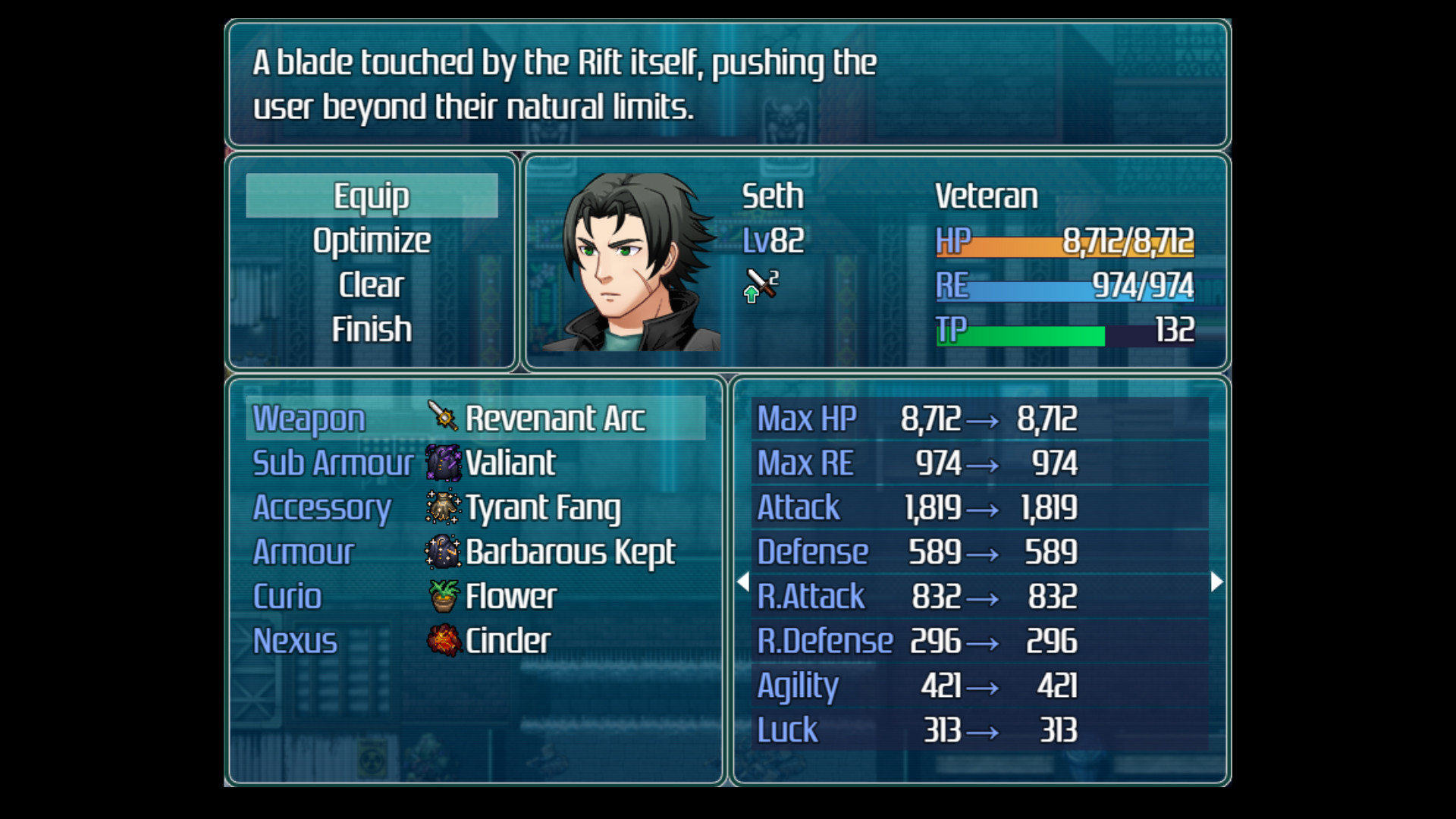The width and height of the screenshot is (1456, 819).
Task: Click the right arrow on stats panel
Action: (1216, 582)
